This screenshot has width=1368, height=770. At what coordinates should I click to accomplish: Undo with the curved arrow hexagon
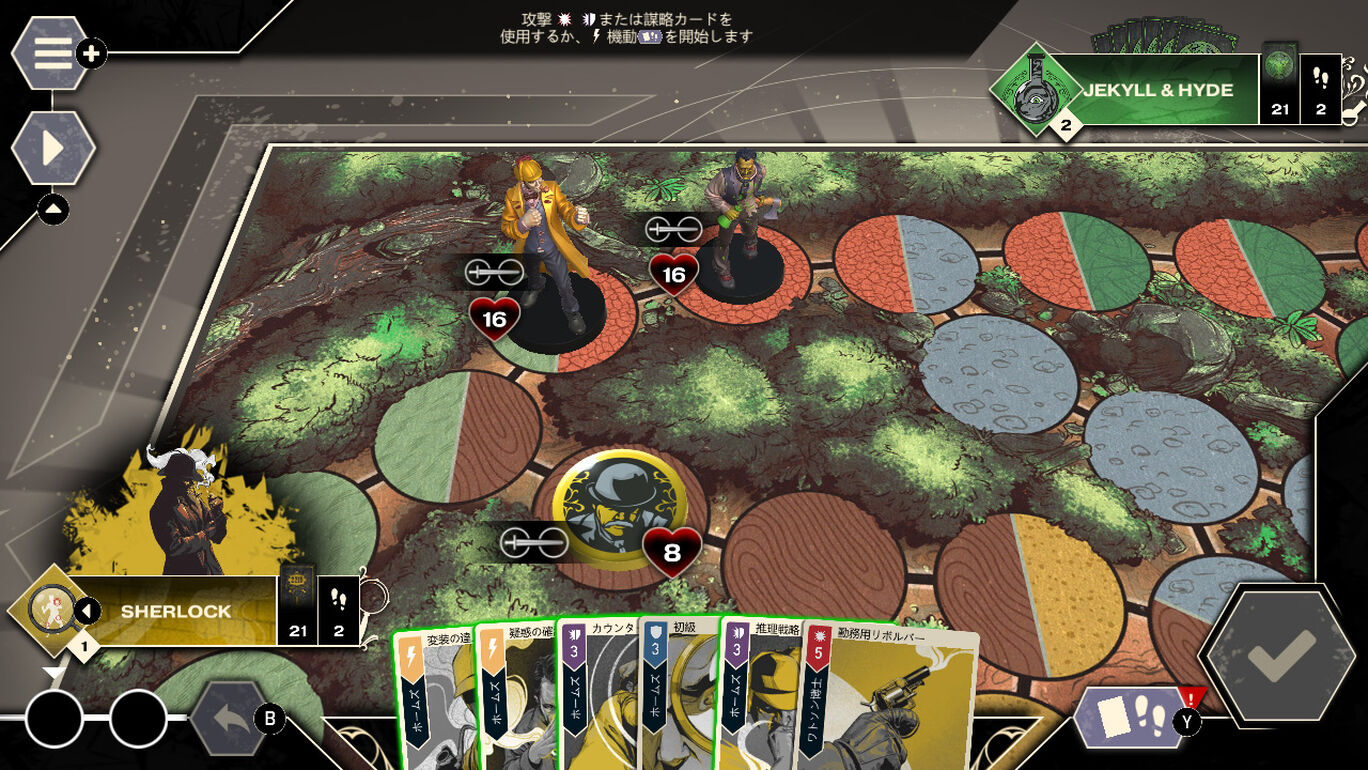coord(229,717)
